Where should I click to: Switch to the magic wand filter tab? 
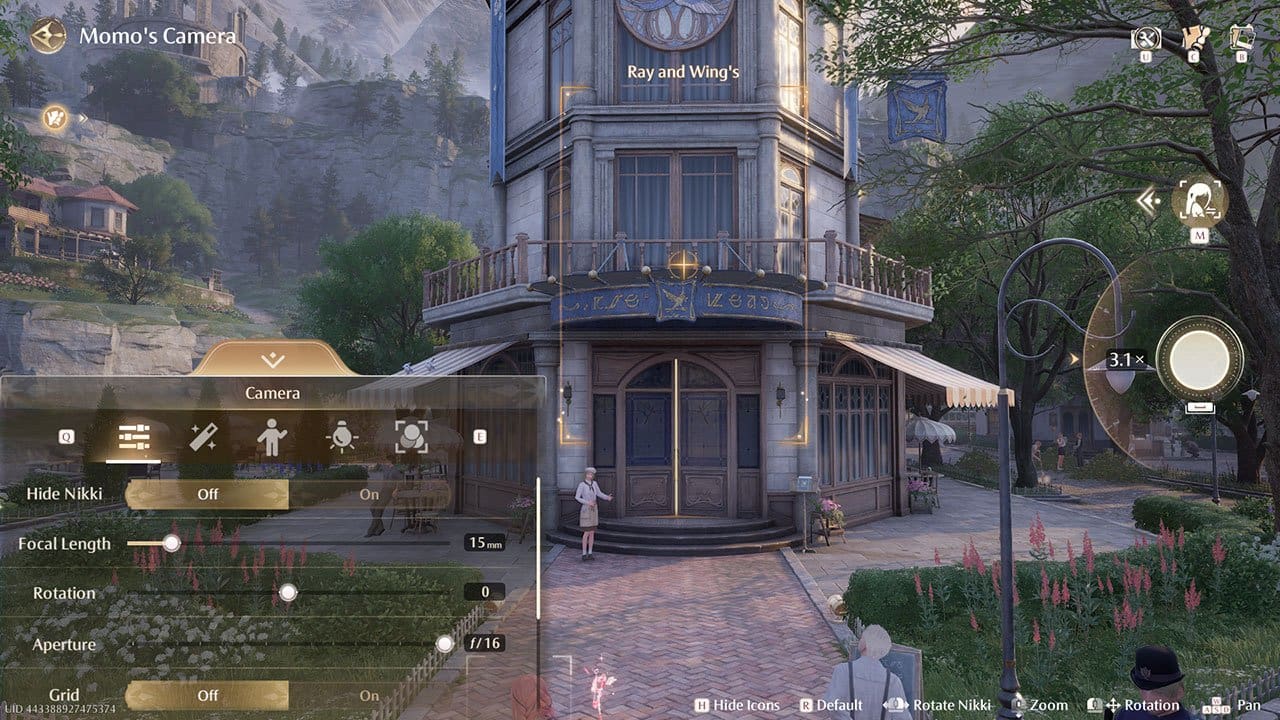[203, 437]
